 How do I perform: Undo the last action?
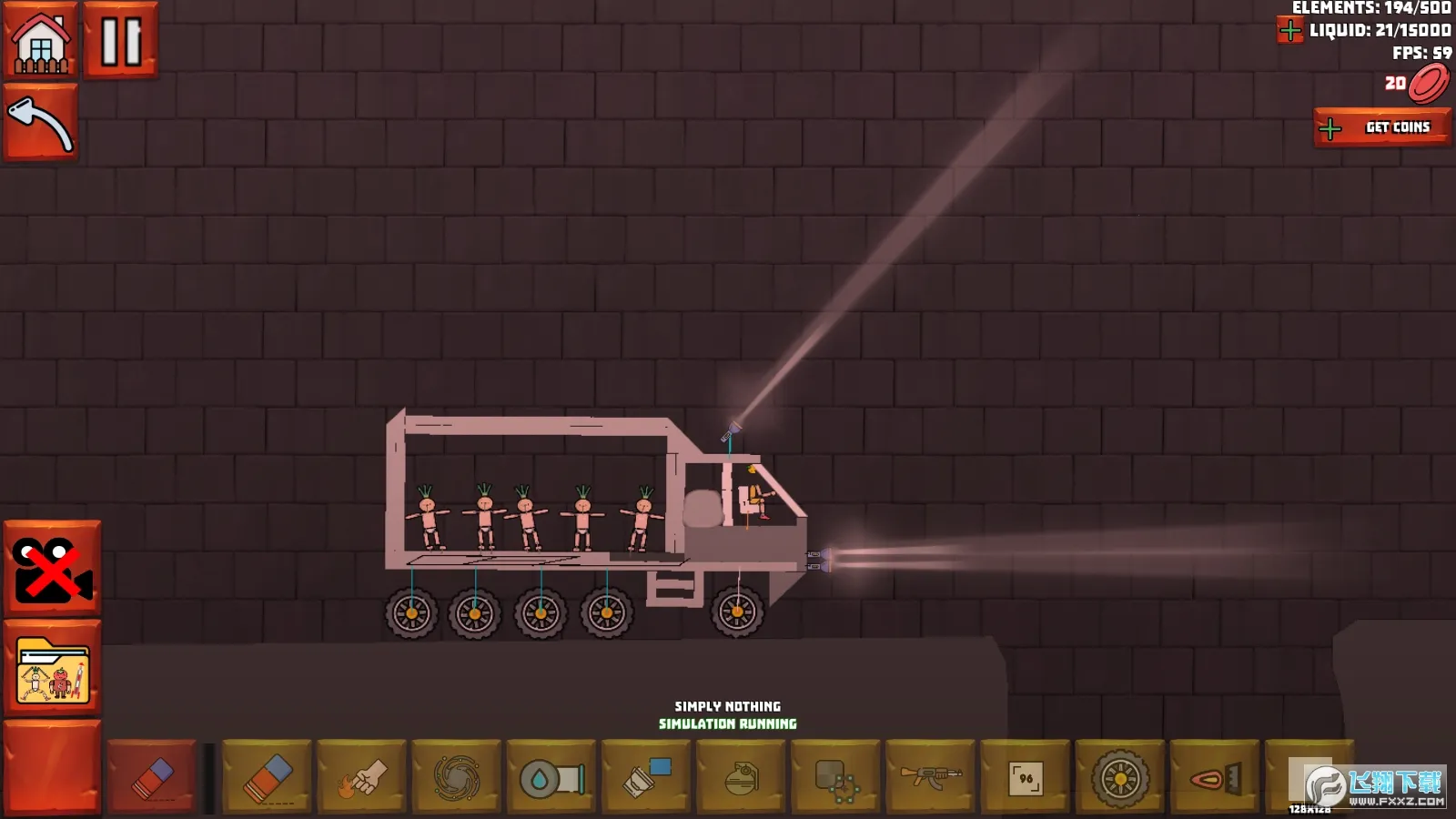(x=41, y=123)
